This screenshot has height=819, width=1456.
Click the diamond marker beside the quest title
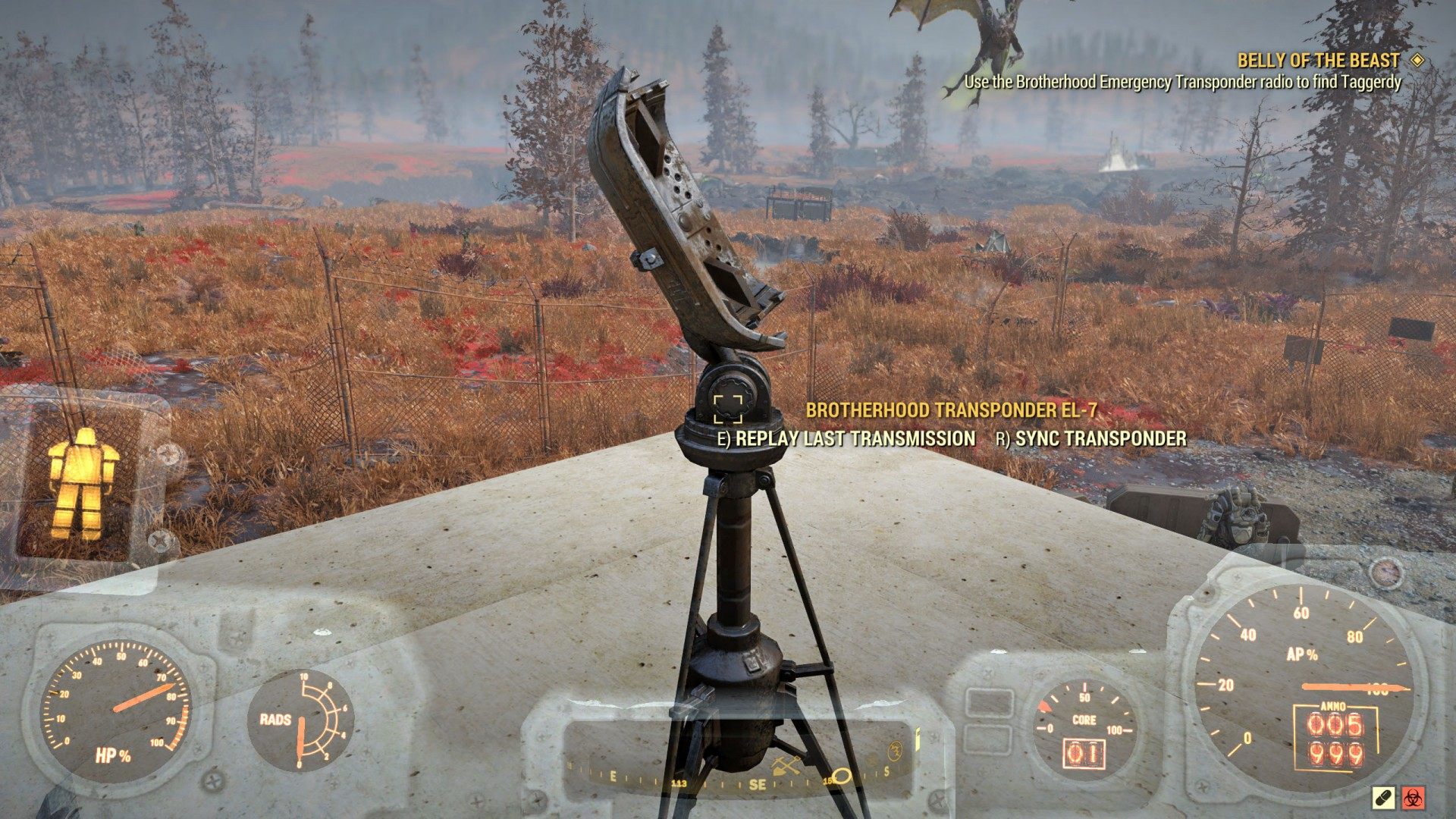1417,61
